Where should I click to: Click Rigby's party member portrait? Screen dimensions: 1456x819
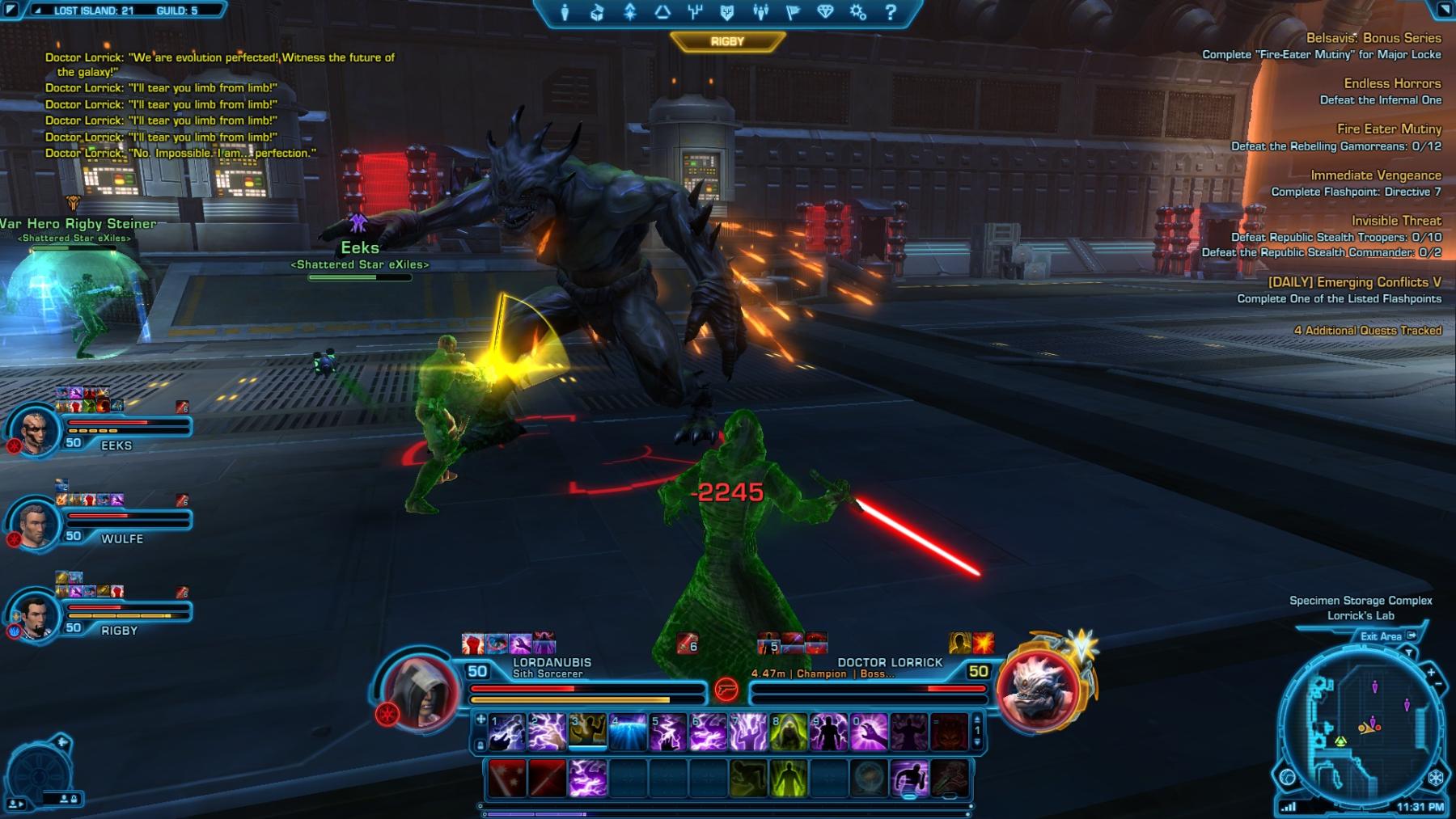coord(36,614)
